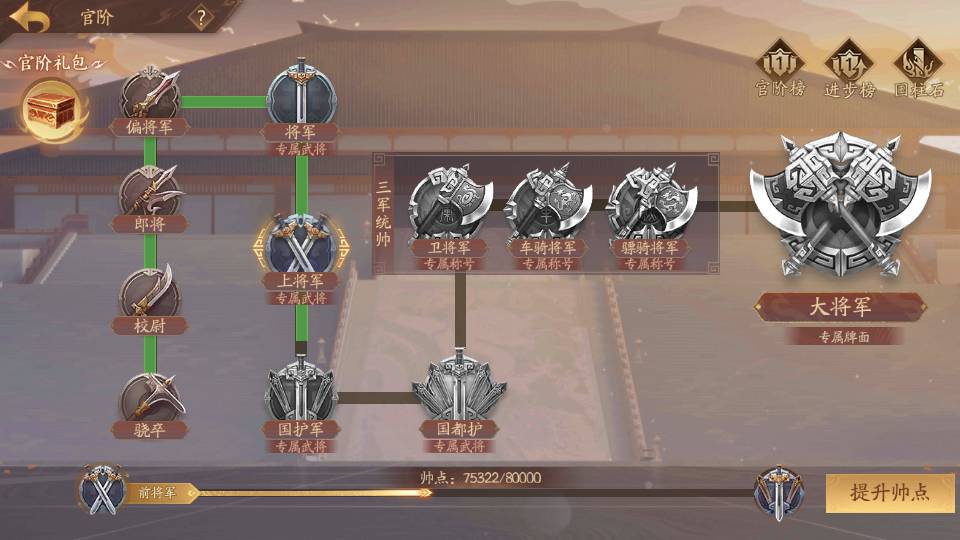Tap the 提升帅点 button
Viewport: 960px width, 540px height.
coord(889,492)
